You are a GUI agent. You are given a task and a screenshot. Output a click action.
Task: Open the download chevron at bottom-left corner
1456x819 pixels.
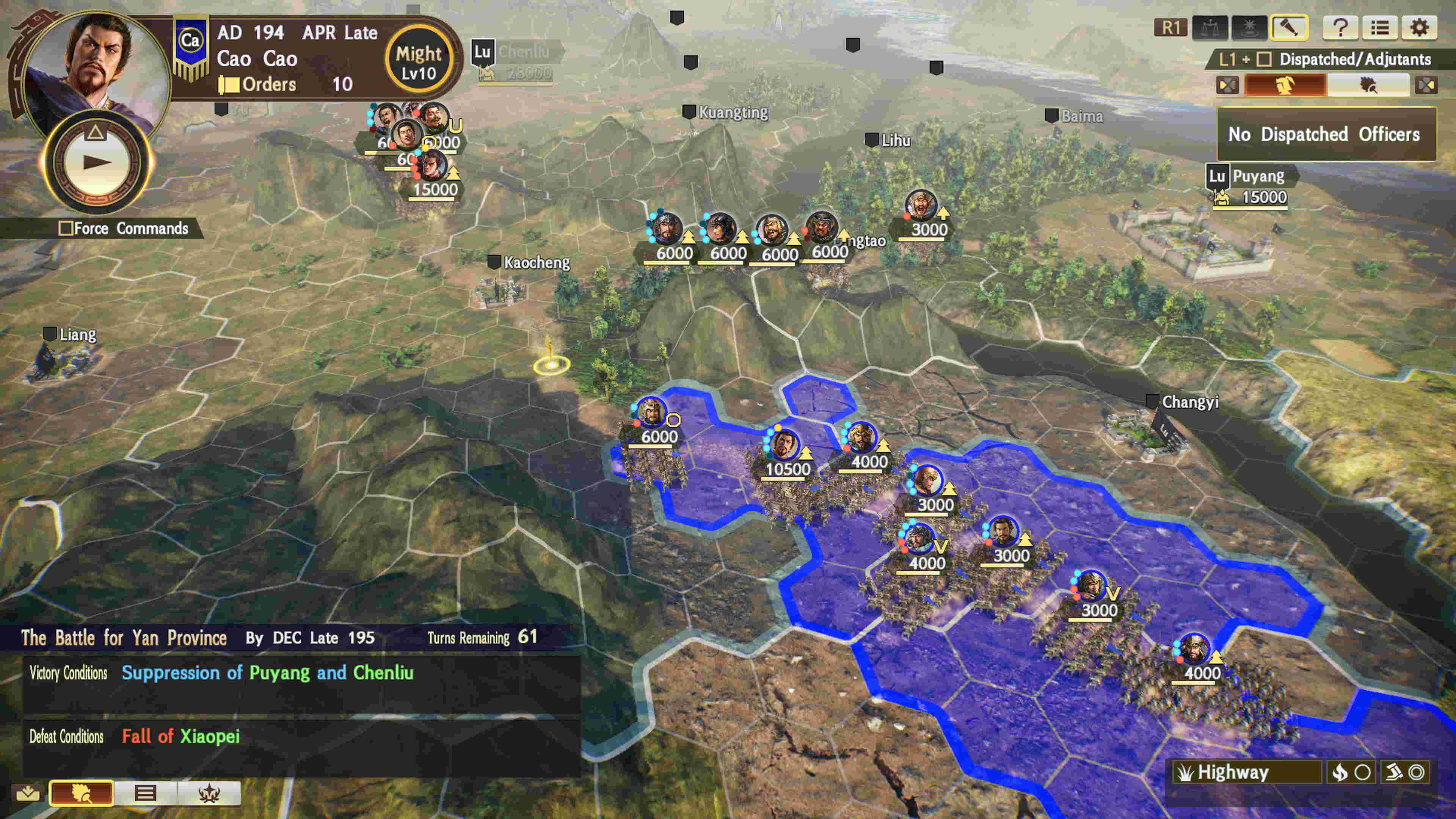pos(28,793)
